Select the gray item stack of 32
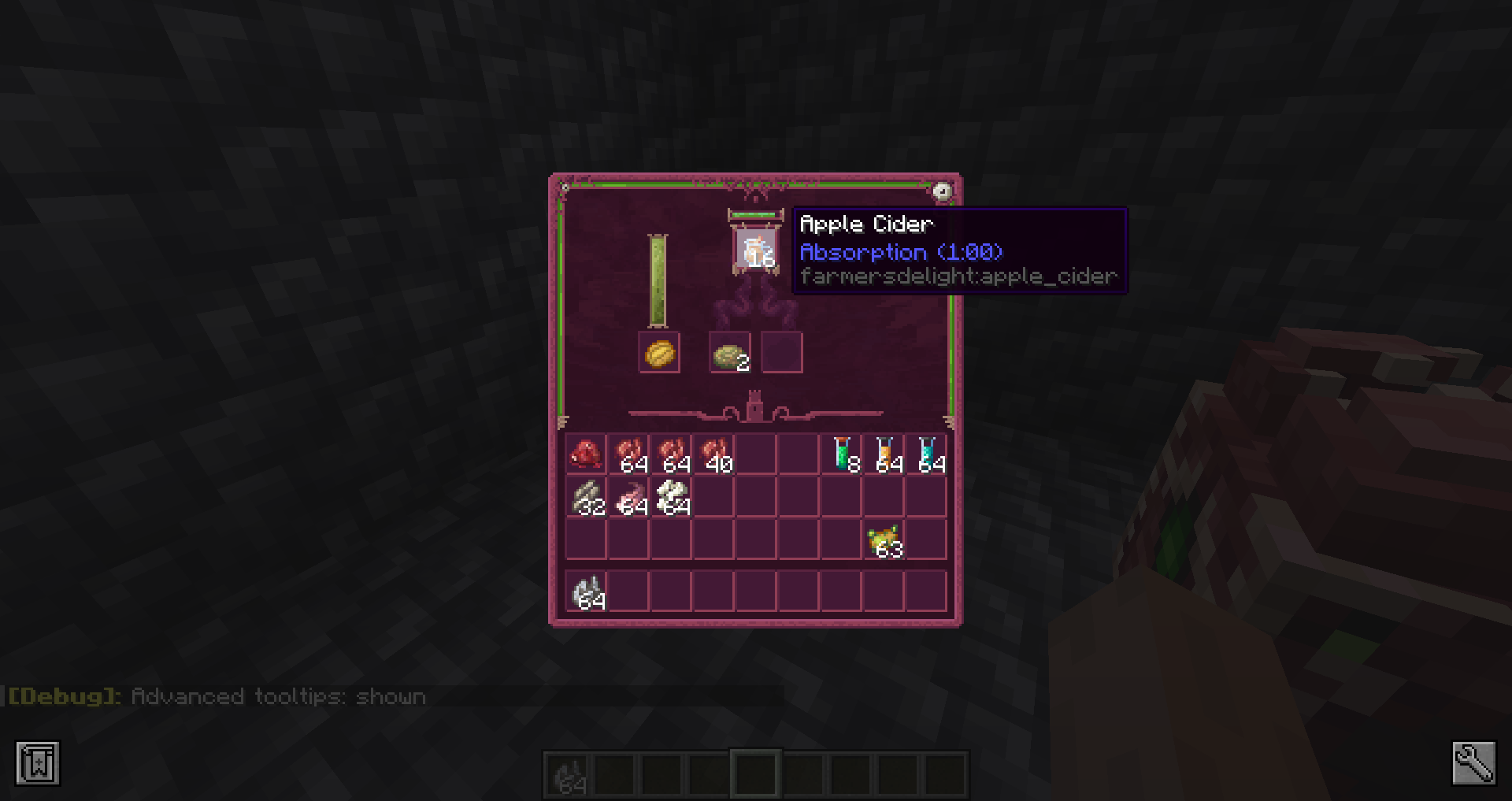This screenshot has width=1512, height=801. point(586,498)
